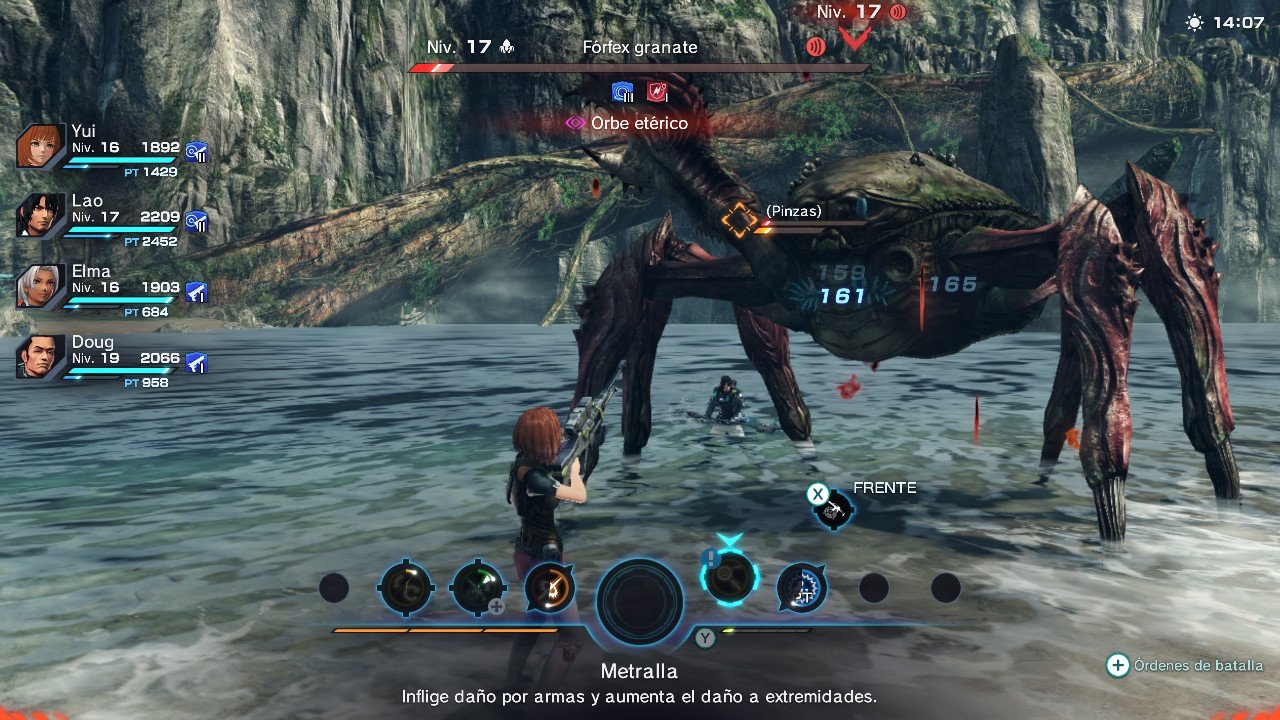Click the enemy's blue shield buff icon
This screenshot has height=720, width=1280.
click(622, 90)
